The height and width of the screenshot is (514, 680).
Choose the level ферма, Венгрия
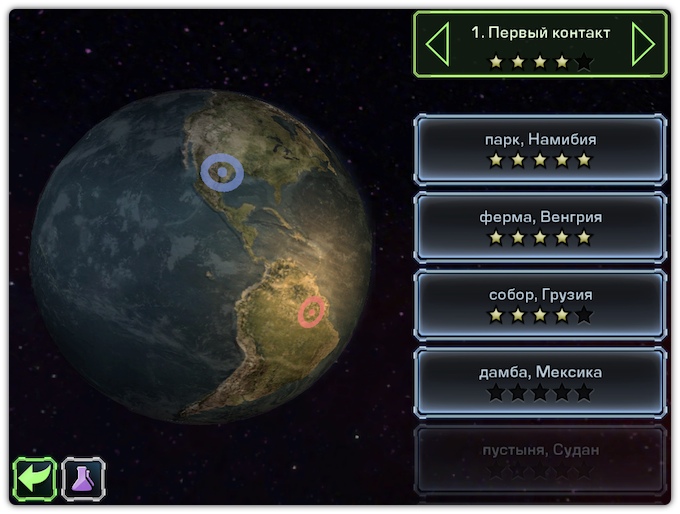[540, 227]
